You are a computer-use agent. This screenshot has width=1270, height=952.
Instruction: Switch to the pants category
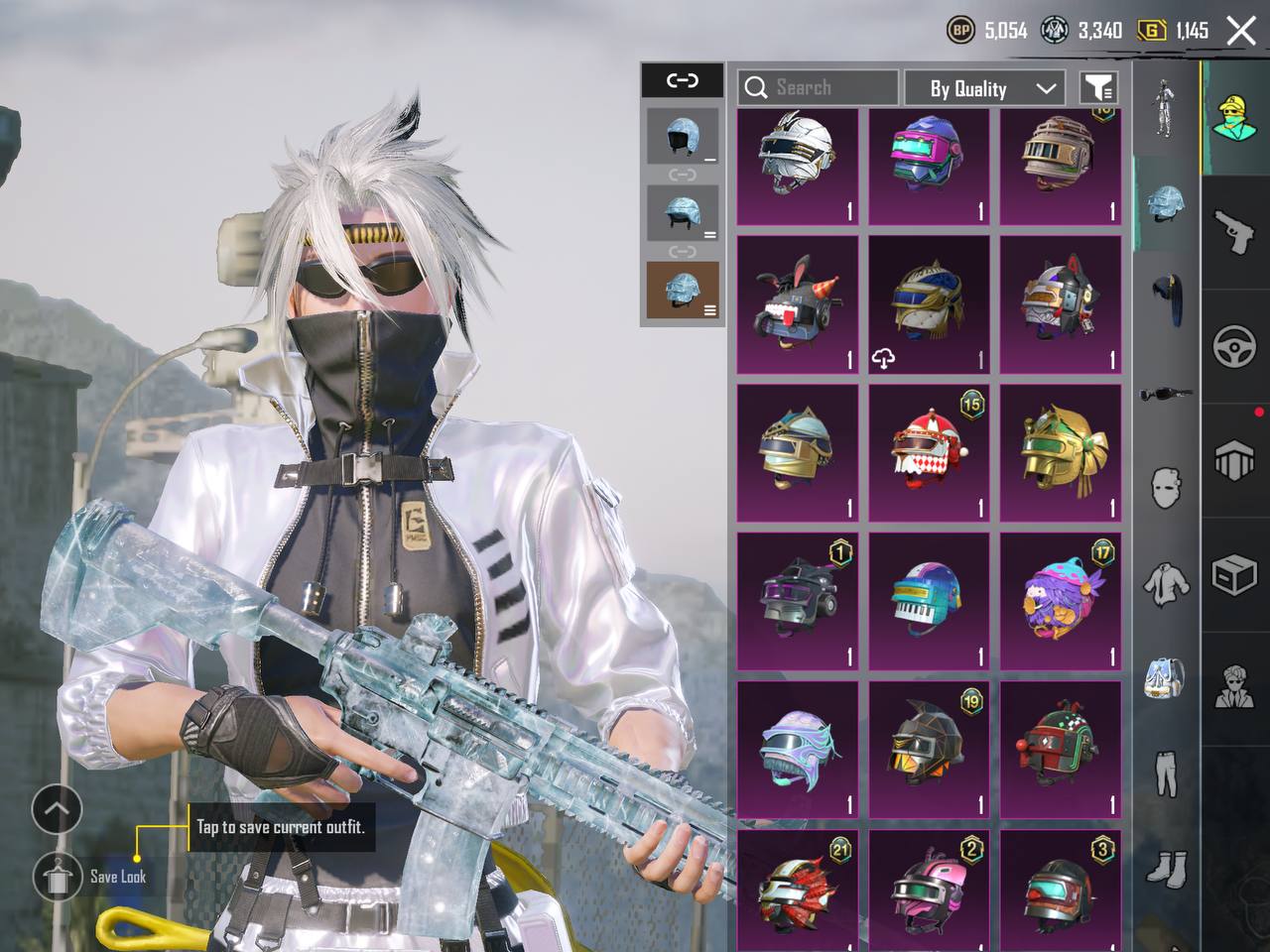pyautogui.click(x=1166, y=773)
